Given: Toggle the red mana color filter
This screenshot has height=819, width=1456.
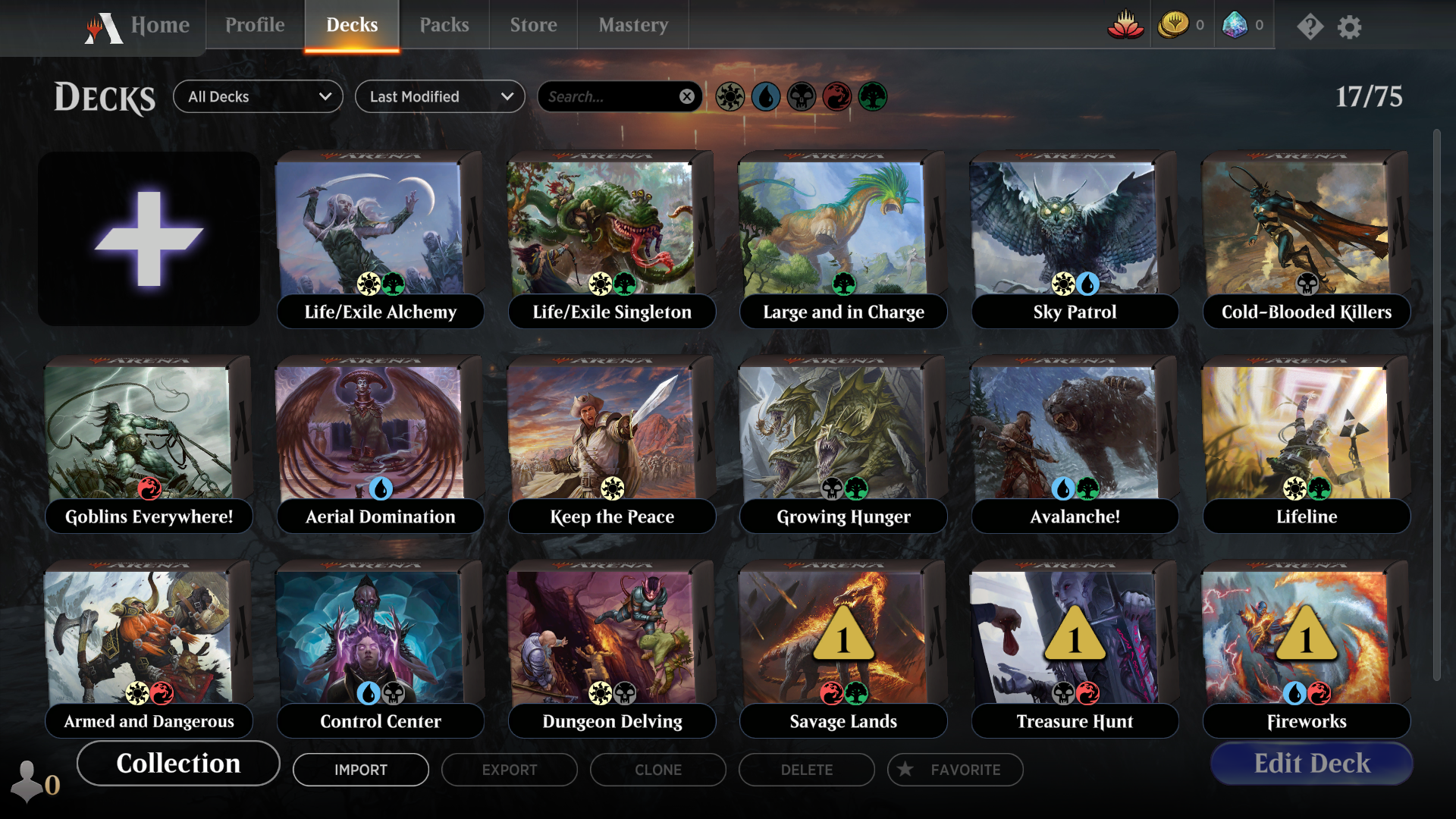Looking at the screenshot, I should click(837, 97).
